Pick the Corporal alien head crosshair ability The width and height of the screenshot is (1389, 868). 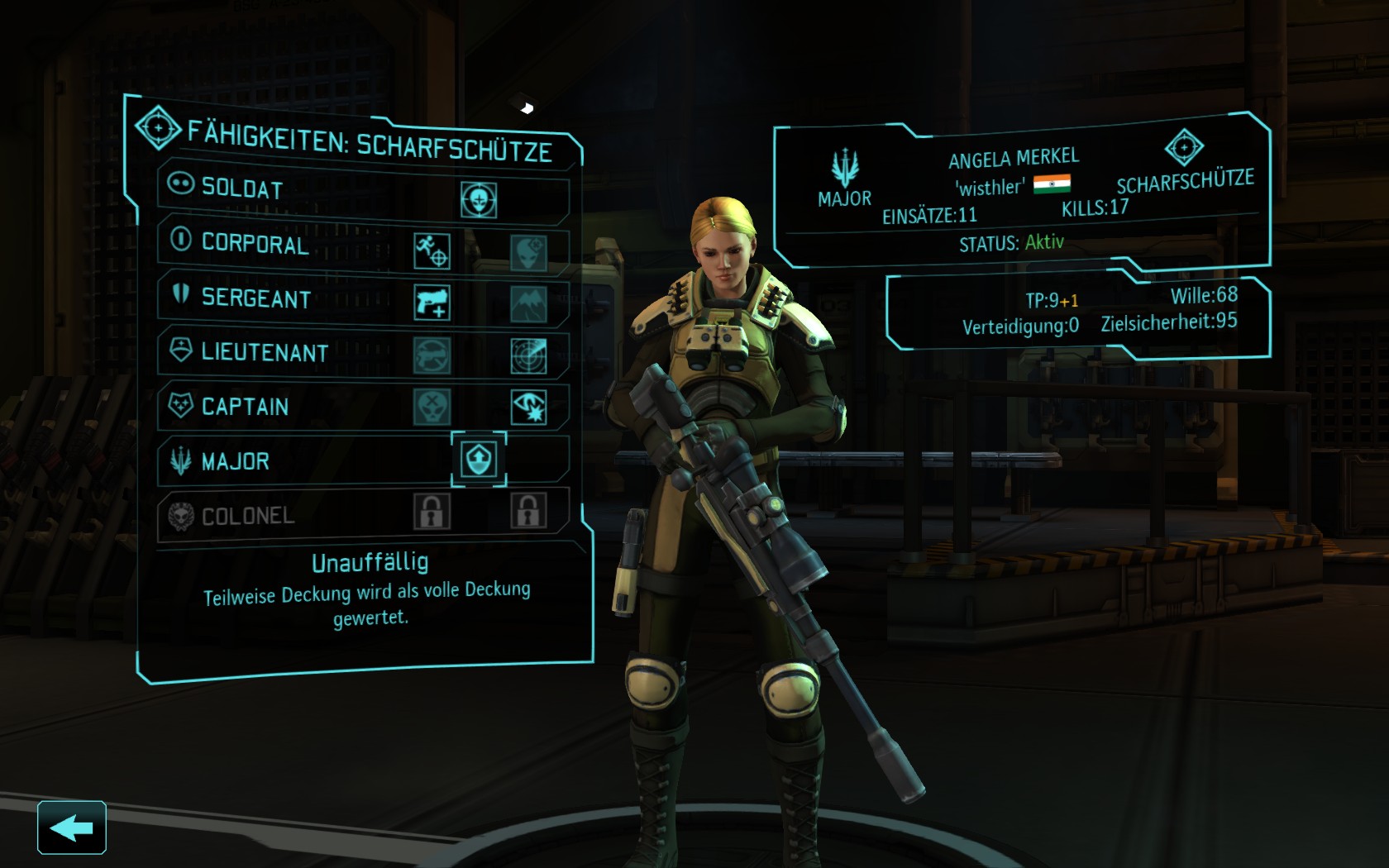pyautogui.click(x=528, y=253)
